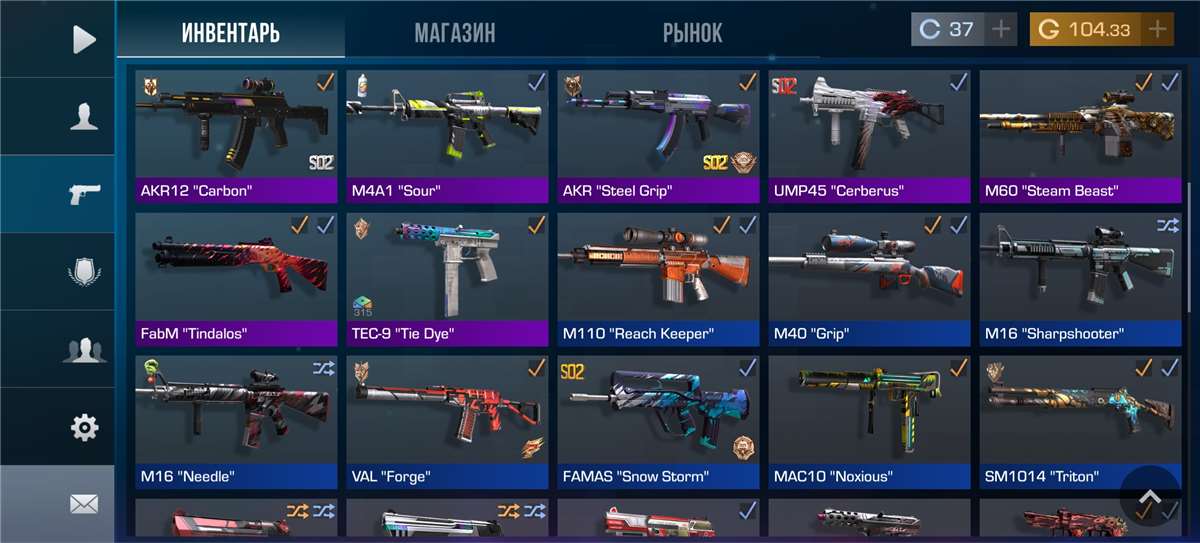Viewport: 1200px width, 543px height.
Task: Open the clan shield section
Action: click(x=84, y=272)
